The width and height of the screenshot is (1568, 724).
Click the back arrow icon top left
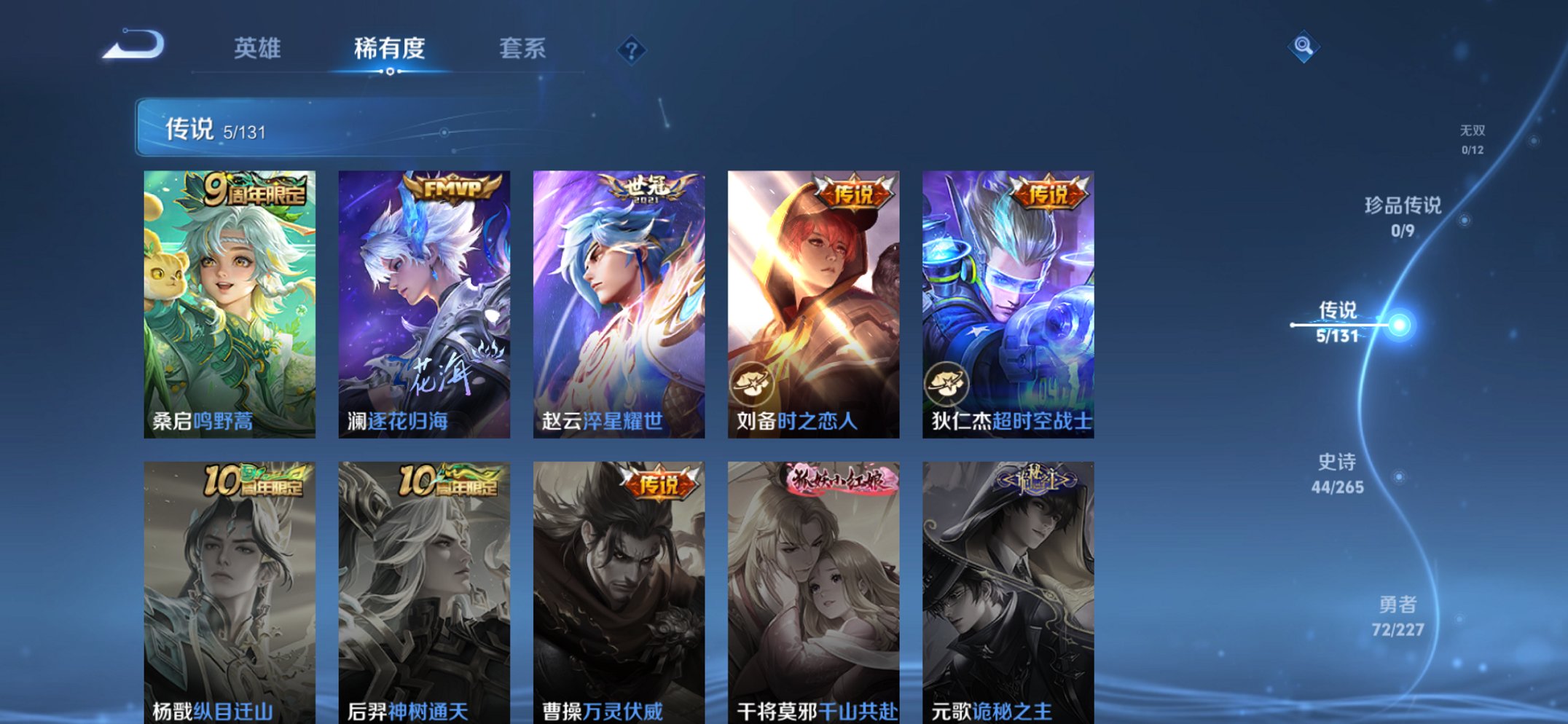click(135, 47)
